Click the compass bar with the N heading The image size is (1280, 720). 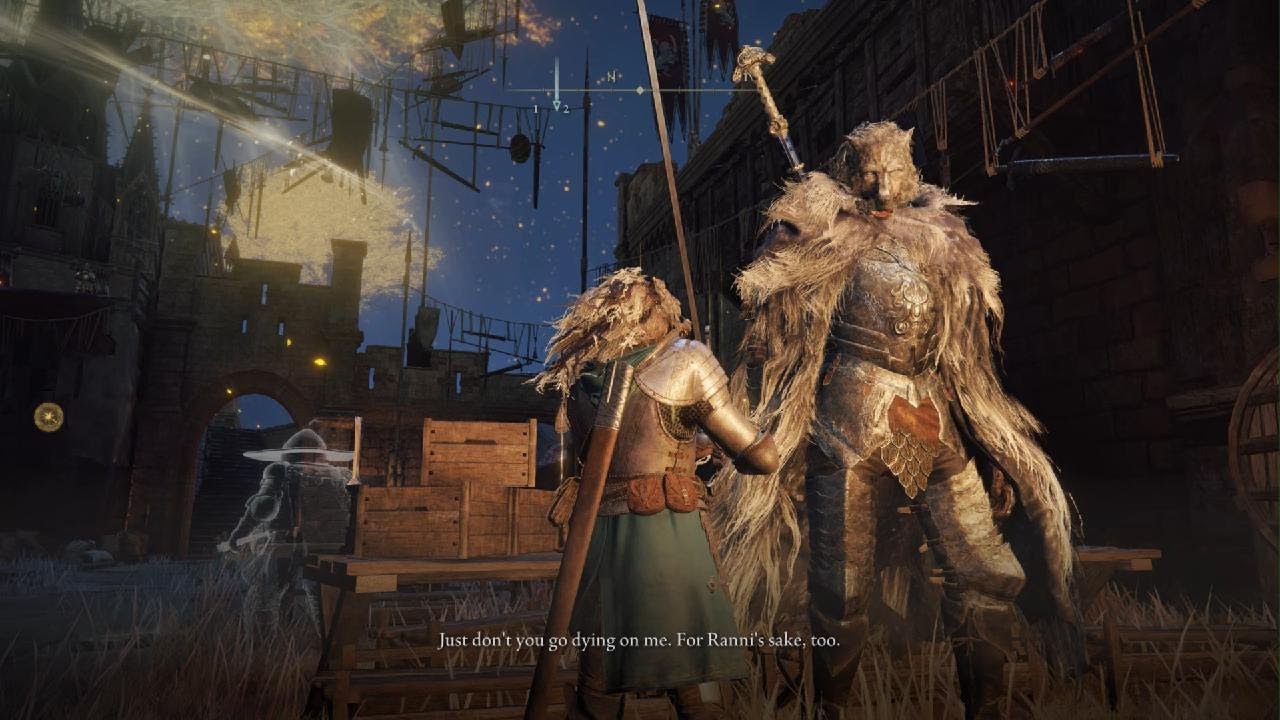(x=640, y=89)
